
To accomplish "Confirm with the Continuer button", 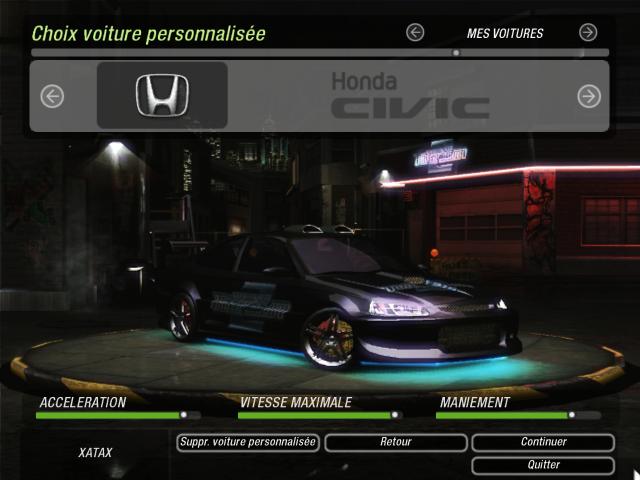I will pyautogui.click(x=543, y=442).
